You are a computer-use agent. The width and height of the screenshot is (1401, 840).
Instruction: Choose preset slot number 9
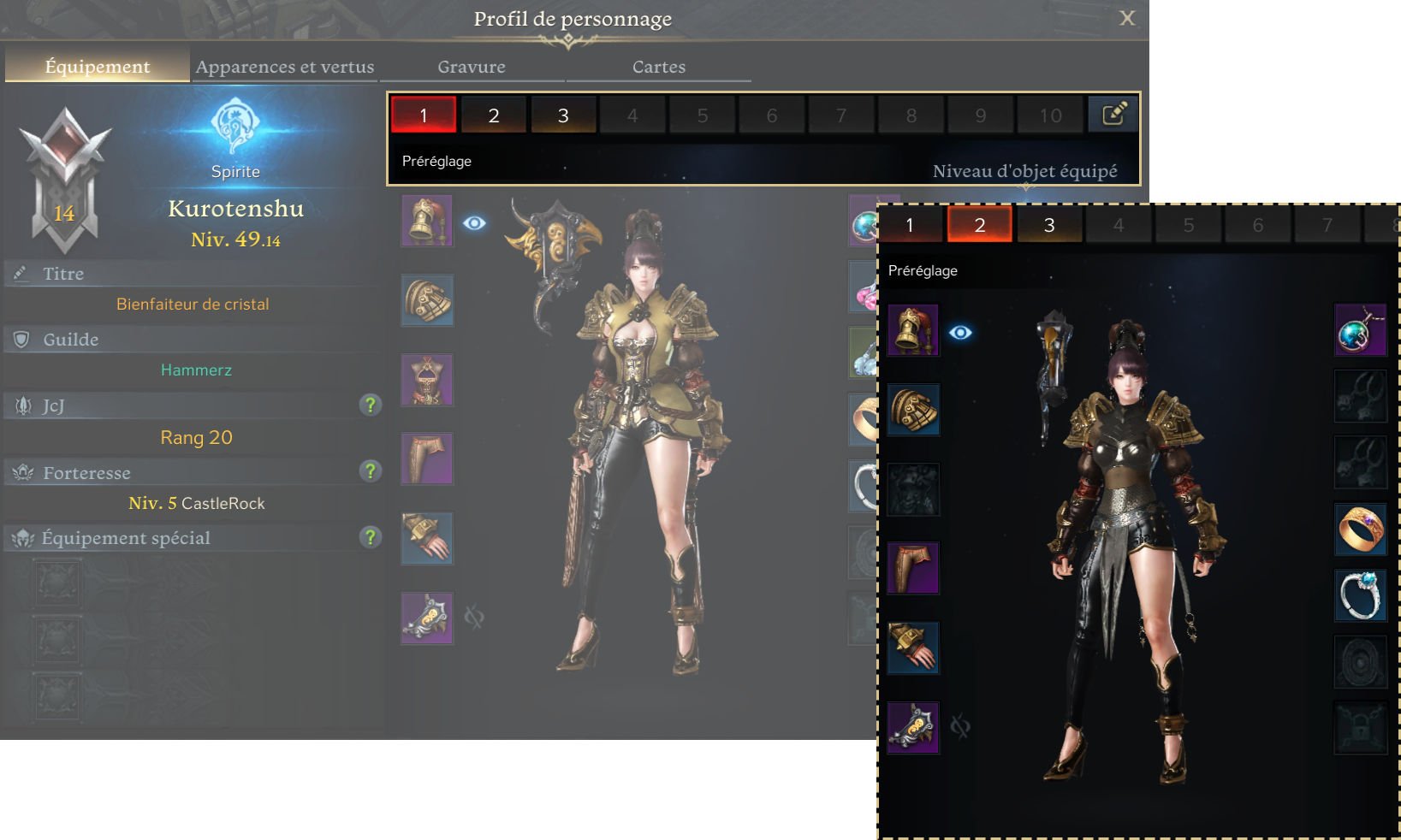click(981, 115)
